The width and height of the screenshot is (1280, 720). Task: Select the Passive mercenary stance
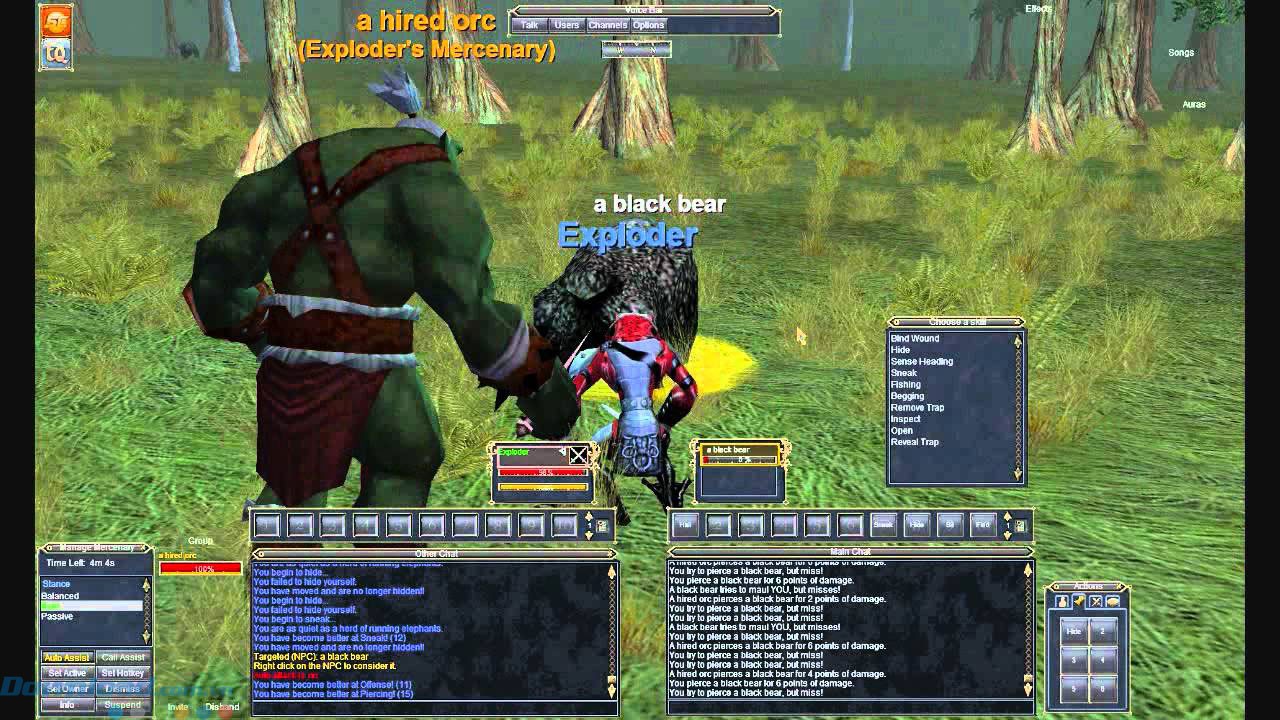click(x=55, y=615)
